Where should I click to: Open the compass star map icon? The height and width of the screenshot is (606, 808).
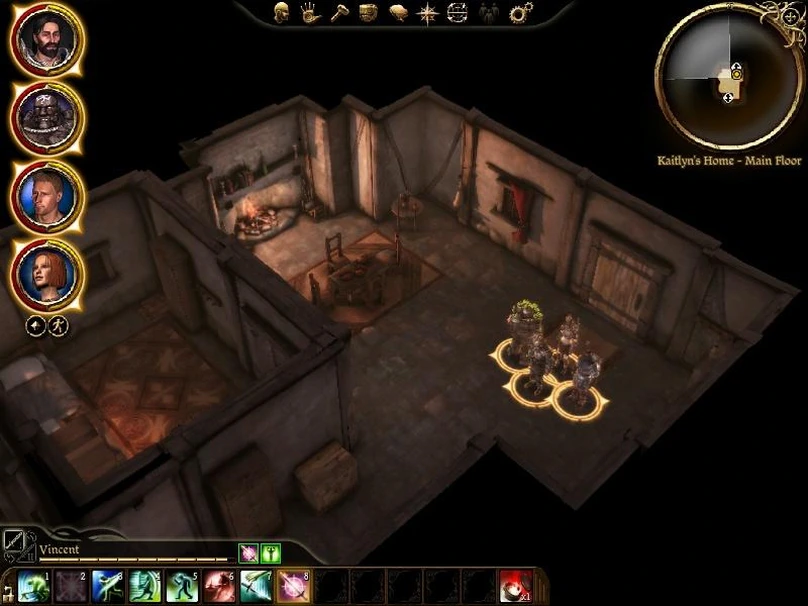click(x=427, y=13)
